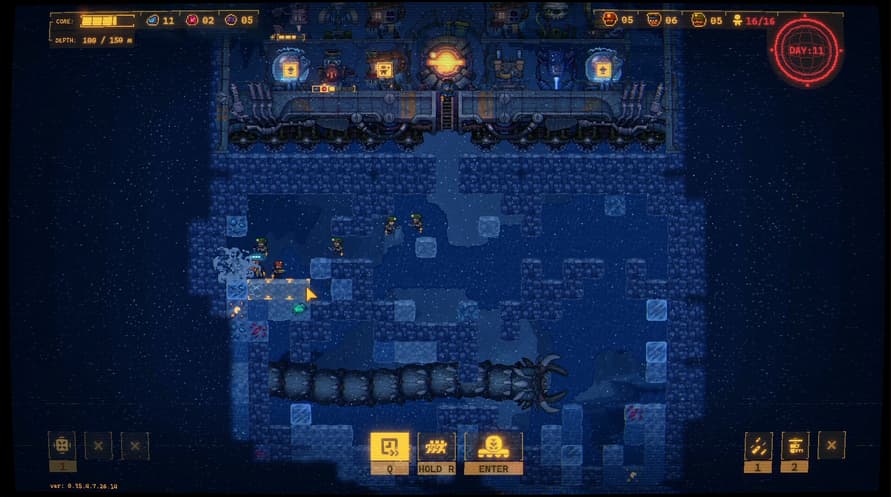891x497 pixels.
Task: Click the drill base action button
Action: click(x=493, y=446)
